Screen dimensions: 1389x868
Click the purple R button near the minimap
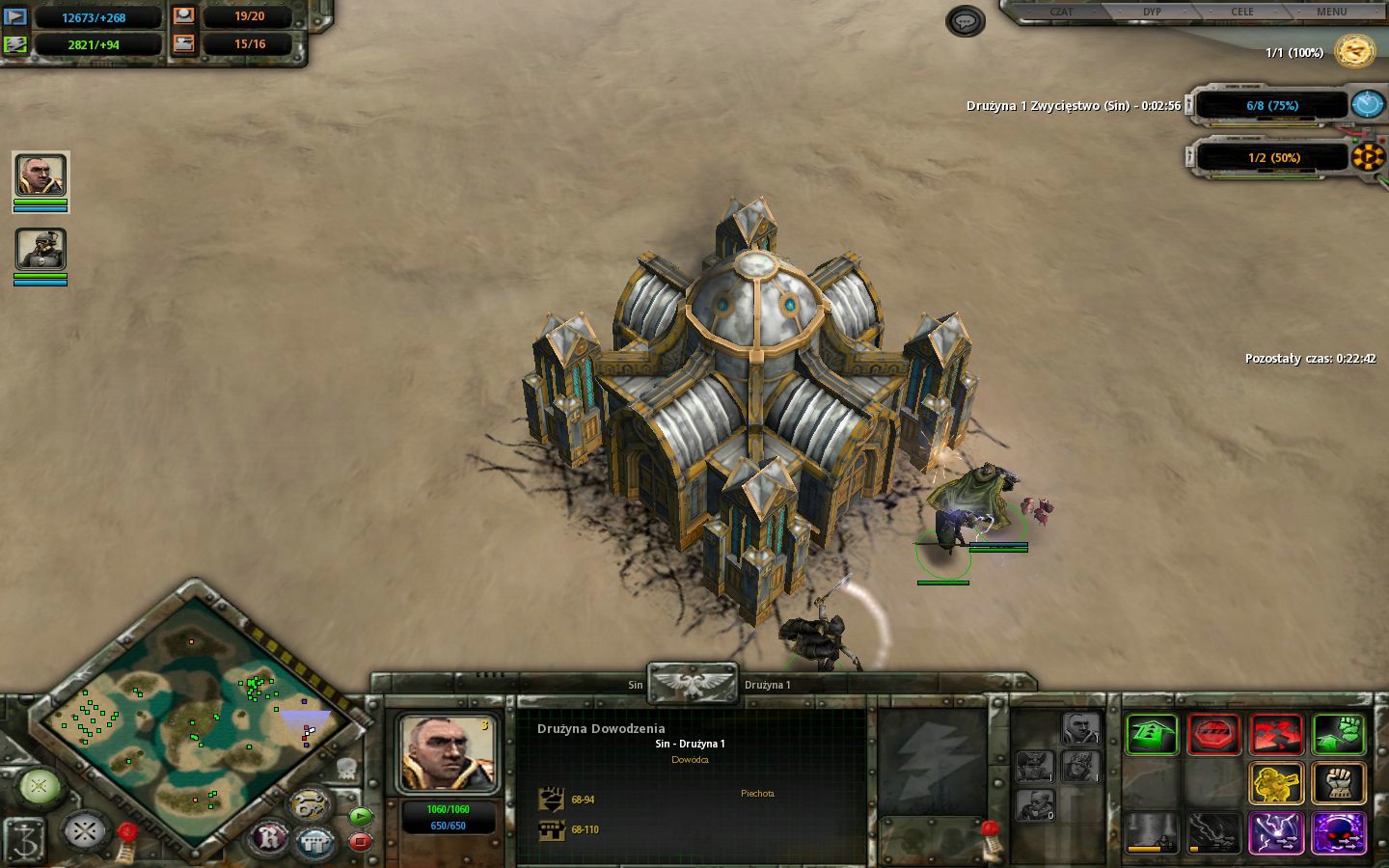tap(271, 837)
